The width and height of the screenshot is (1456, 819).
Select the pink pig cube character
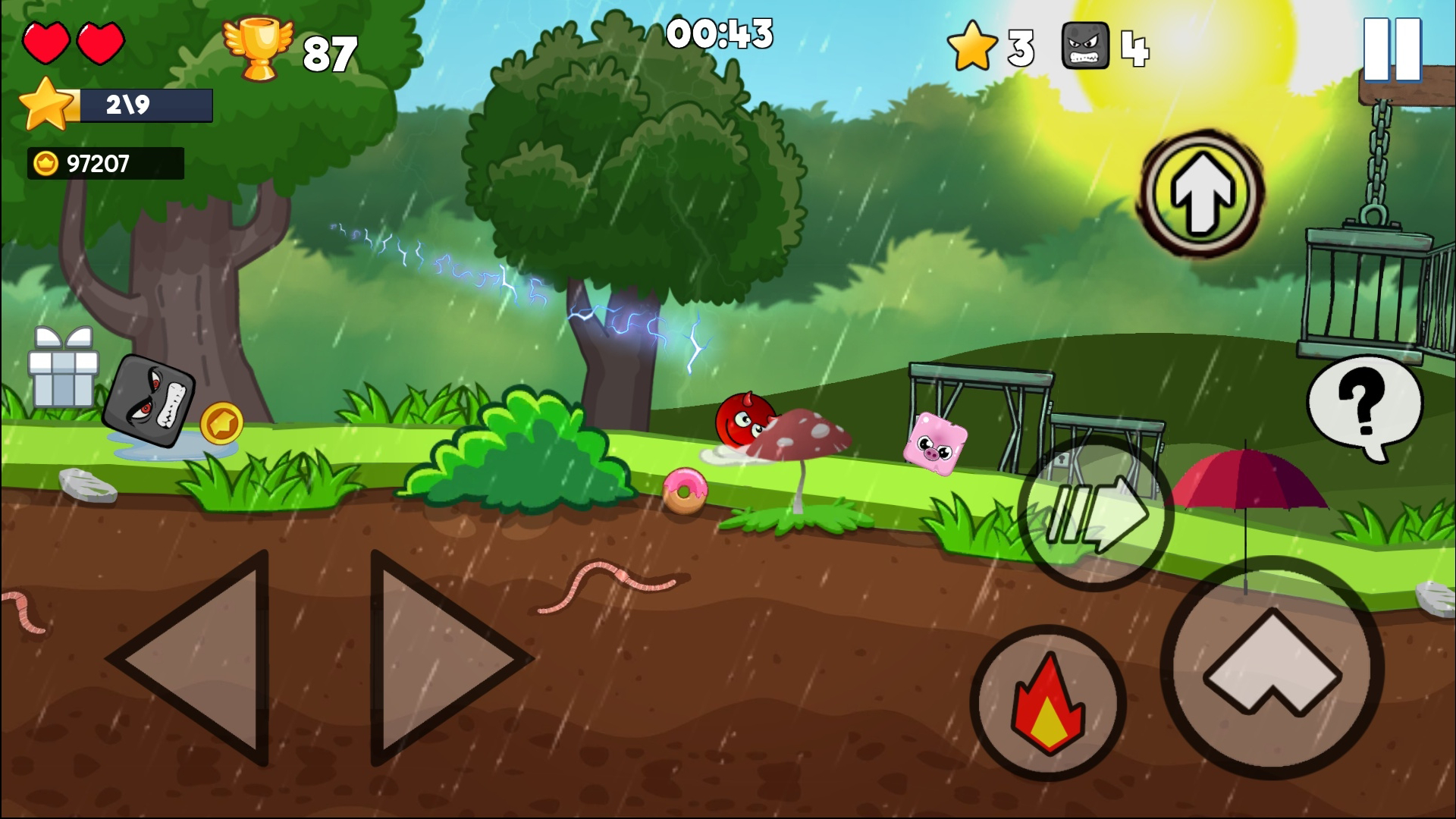(935, 444)
